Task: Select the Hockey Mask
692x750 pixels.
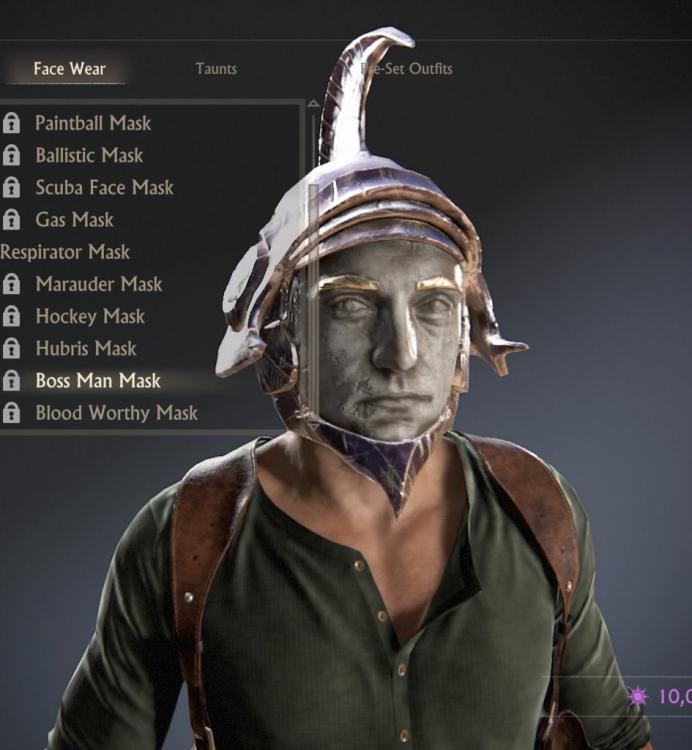Action: (90, 316)
